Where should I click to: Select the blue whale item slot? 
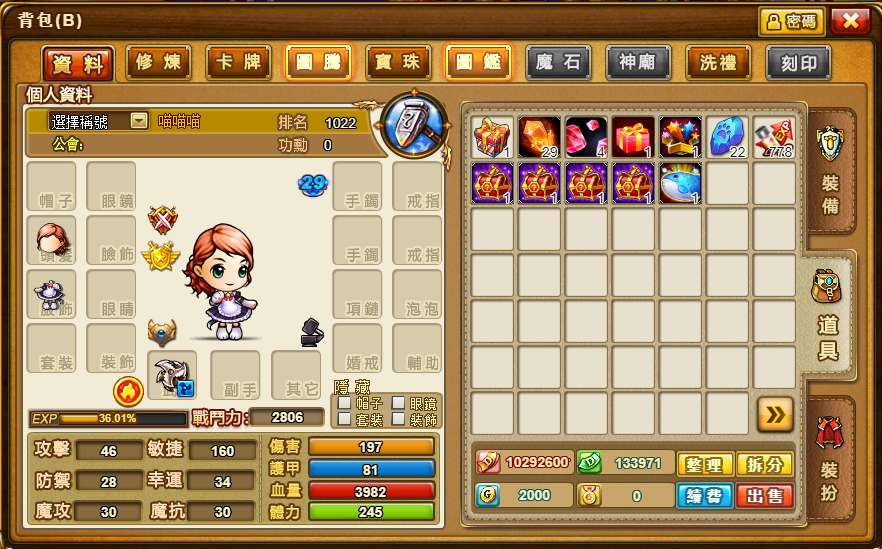(680, 184)
